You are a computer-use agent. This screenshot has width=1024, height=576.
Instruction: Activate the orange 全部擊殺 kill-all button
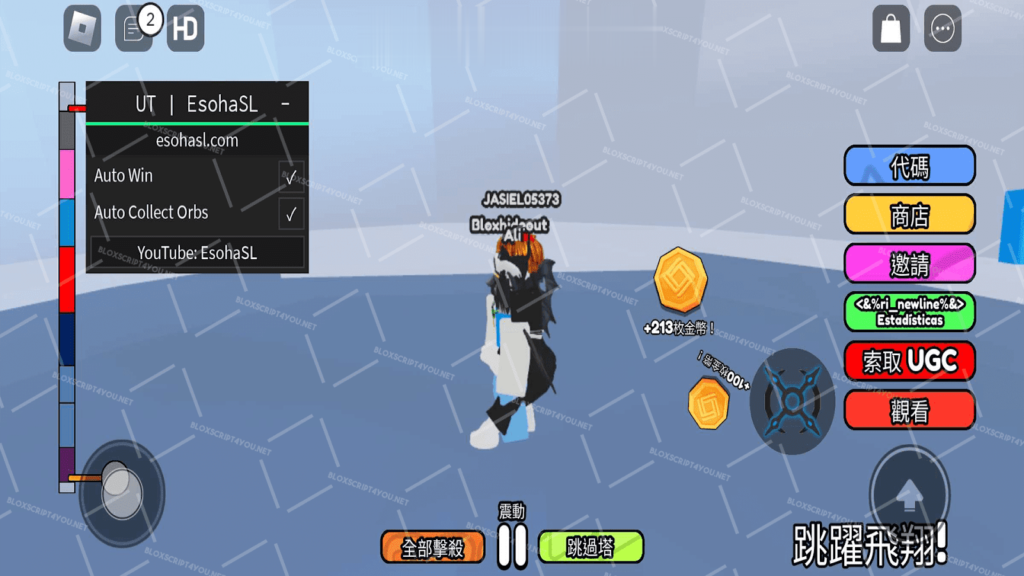tap(433, 547)
